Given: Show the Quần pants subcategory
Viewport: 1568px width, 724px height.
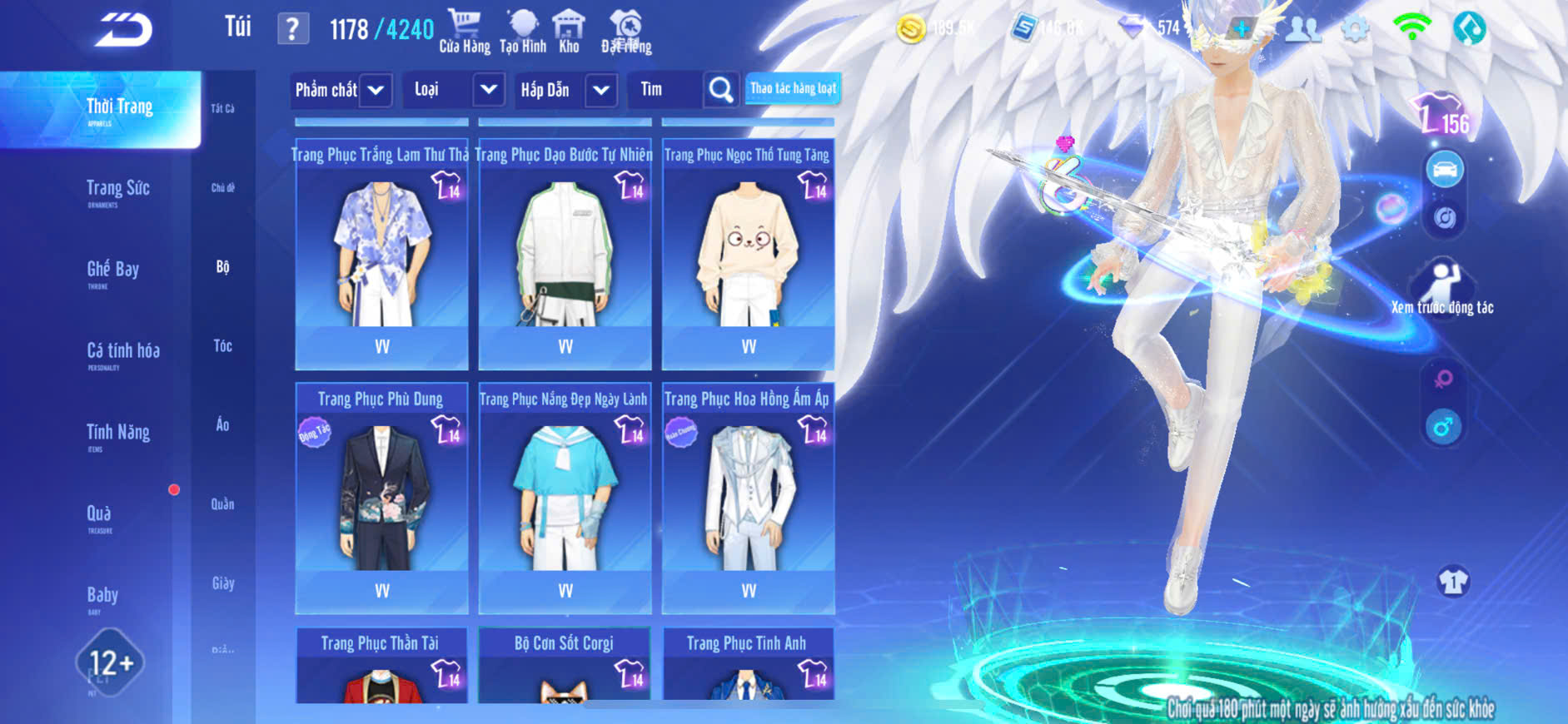Looking at the screenshot, I should (x=222, y=503).
